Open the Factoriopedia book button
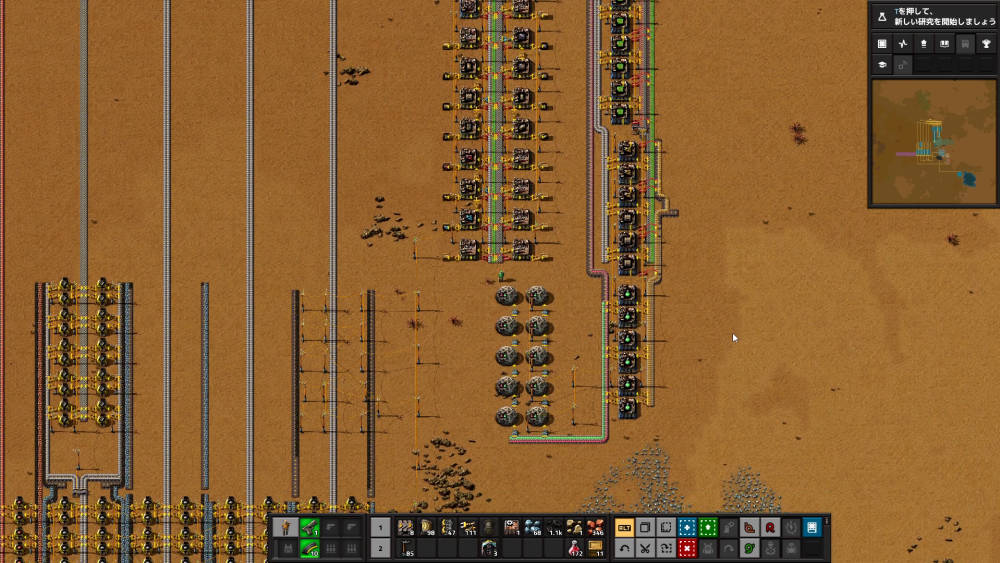Image resolution: width=1000 pixels, height=563 pixels. coord(944,44)
